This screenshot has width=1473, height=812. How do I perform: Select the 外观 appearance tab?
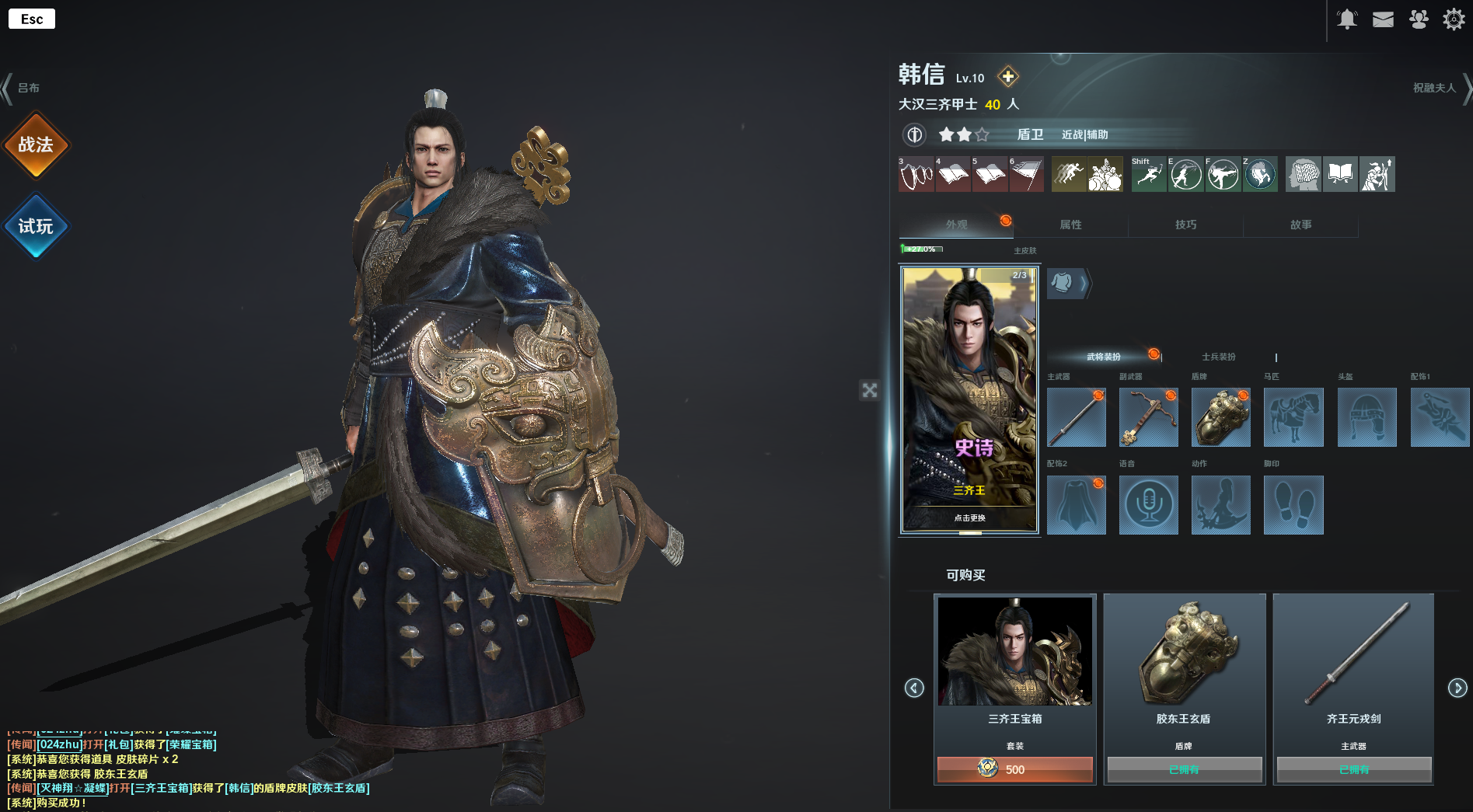pyautogui.click(x=956, y=225)
